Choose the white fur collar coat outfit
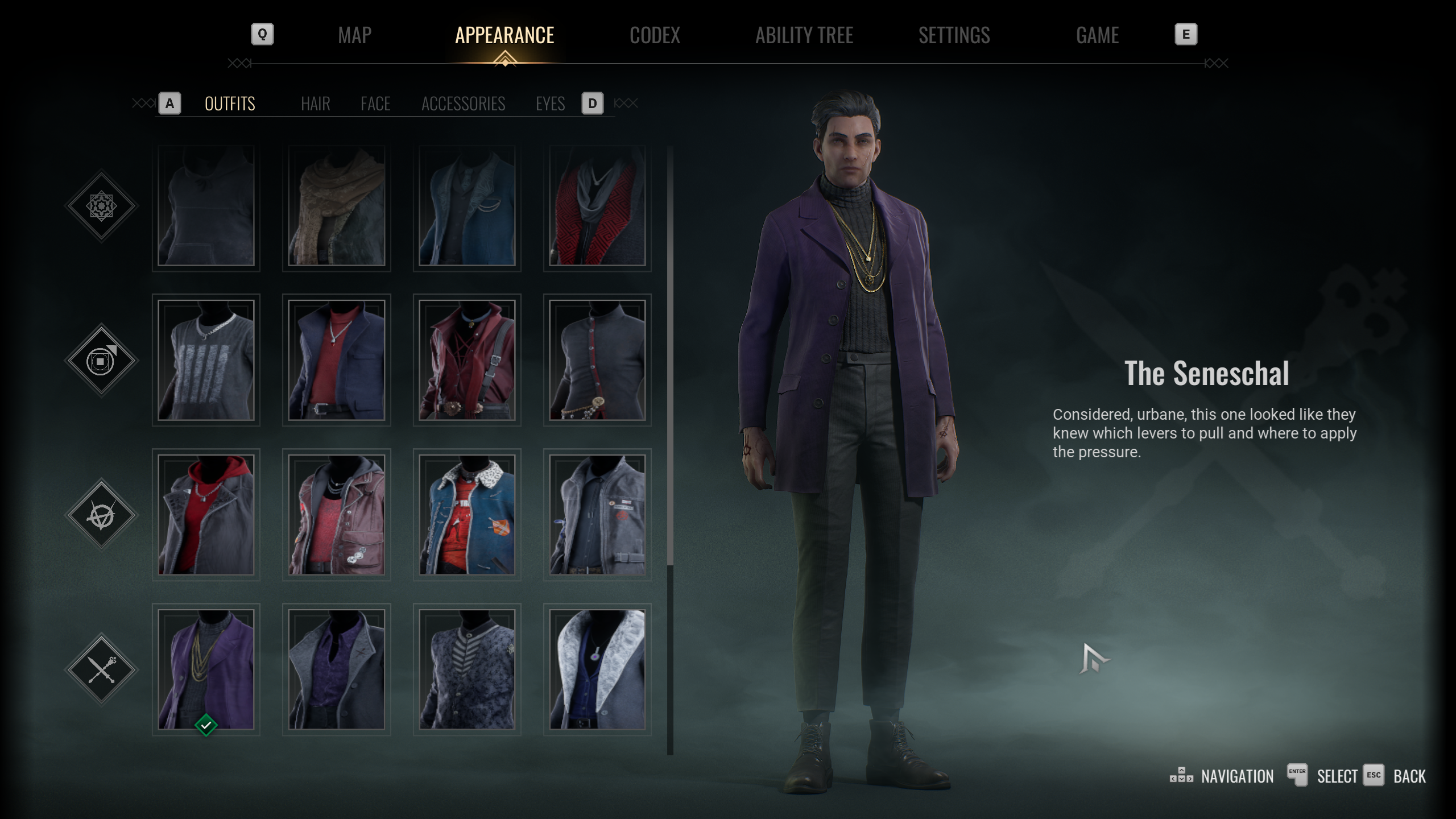The image size is (1456, 819). tap(597, 669)
